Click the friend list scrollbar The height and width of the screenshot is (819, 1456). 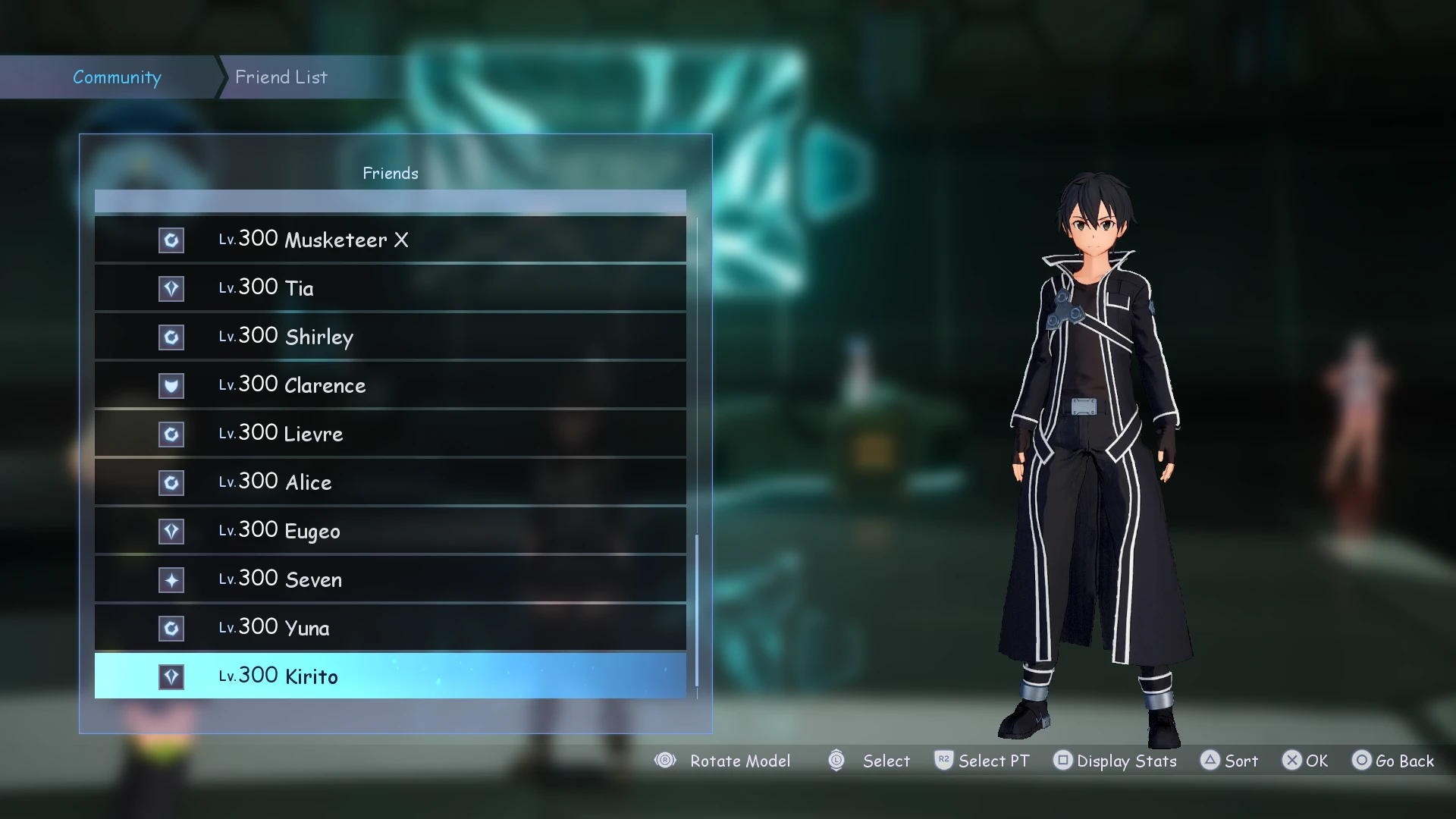pyautogui.click(x=697, y=610)
